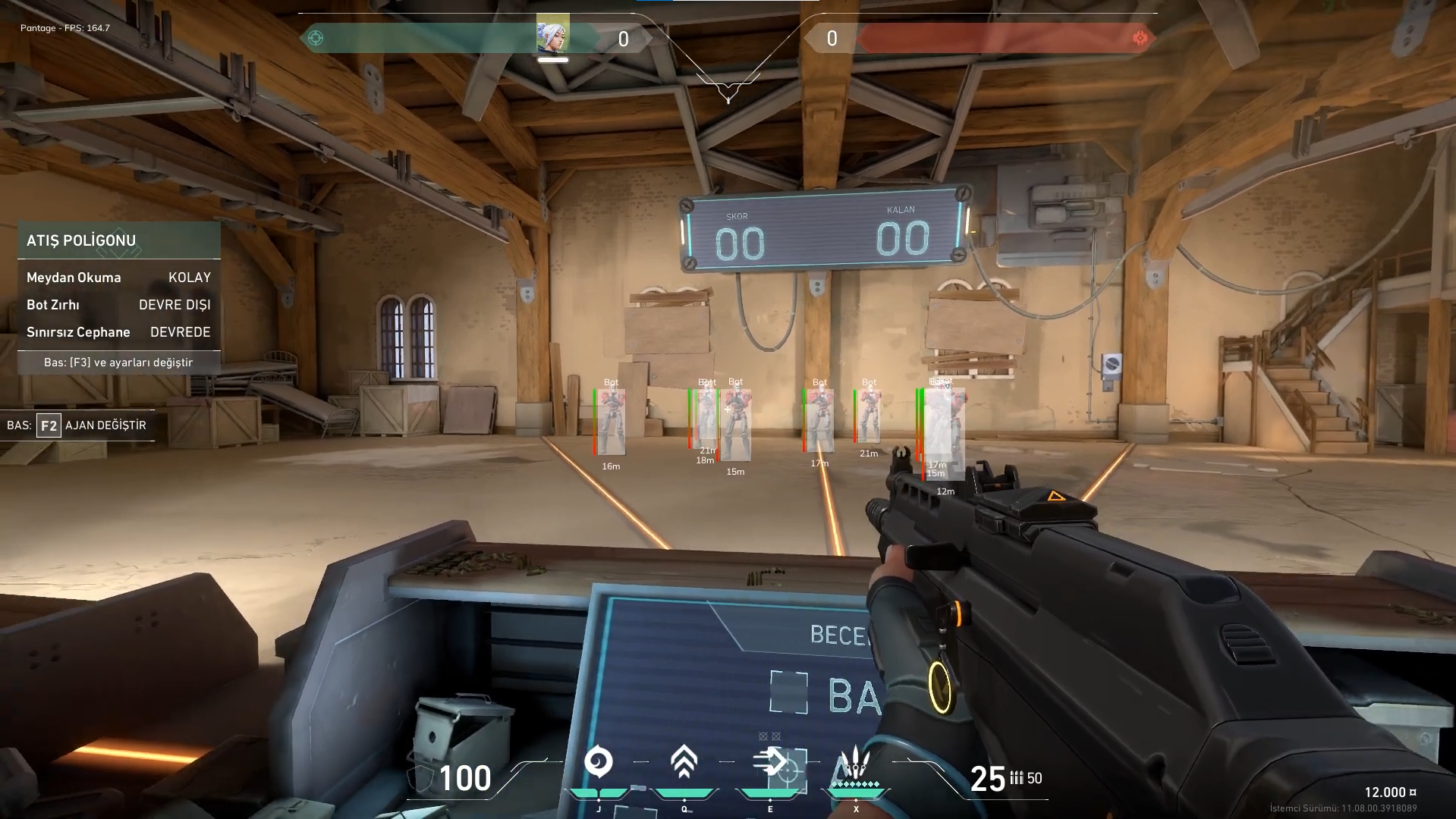Trigger the Tailwind dash arrow ability
The width and height of the screenshot is (1456, 819).
point(769,761)
